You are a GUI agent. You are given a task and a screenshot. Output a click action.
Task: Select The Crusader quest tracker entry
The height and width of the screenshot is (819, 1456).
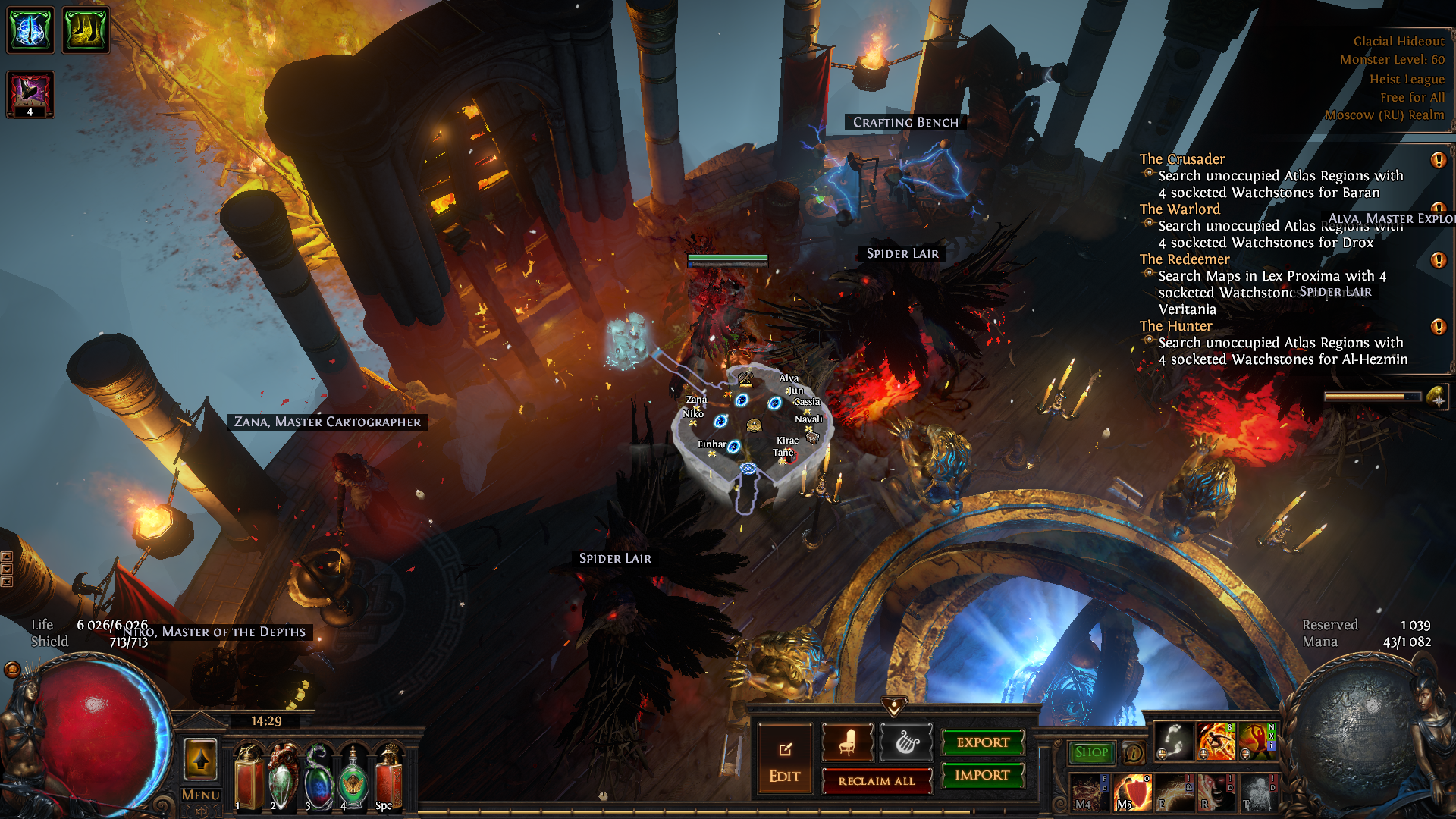pos(1181,159)
